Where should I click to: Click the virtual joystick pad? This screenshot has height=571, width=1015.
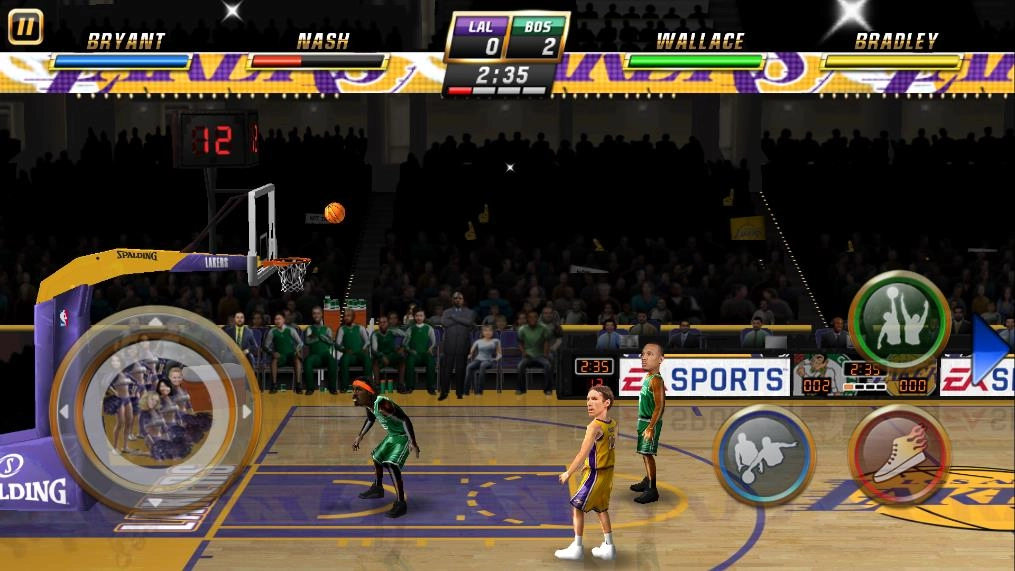click(x=155, y=411)
